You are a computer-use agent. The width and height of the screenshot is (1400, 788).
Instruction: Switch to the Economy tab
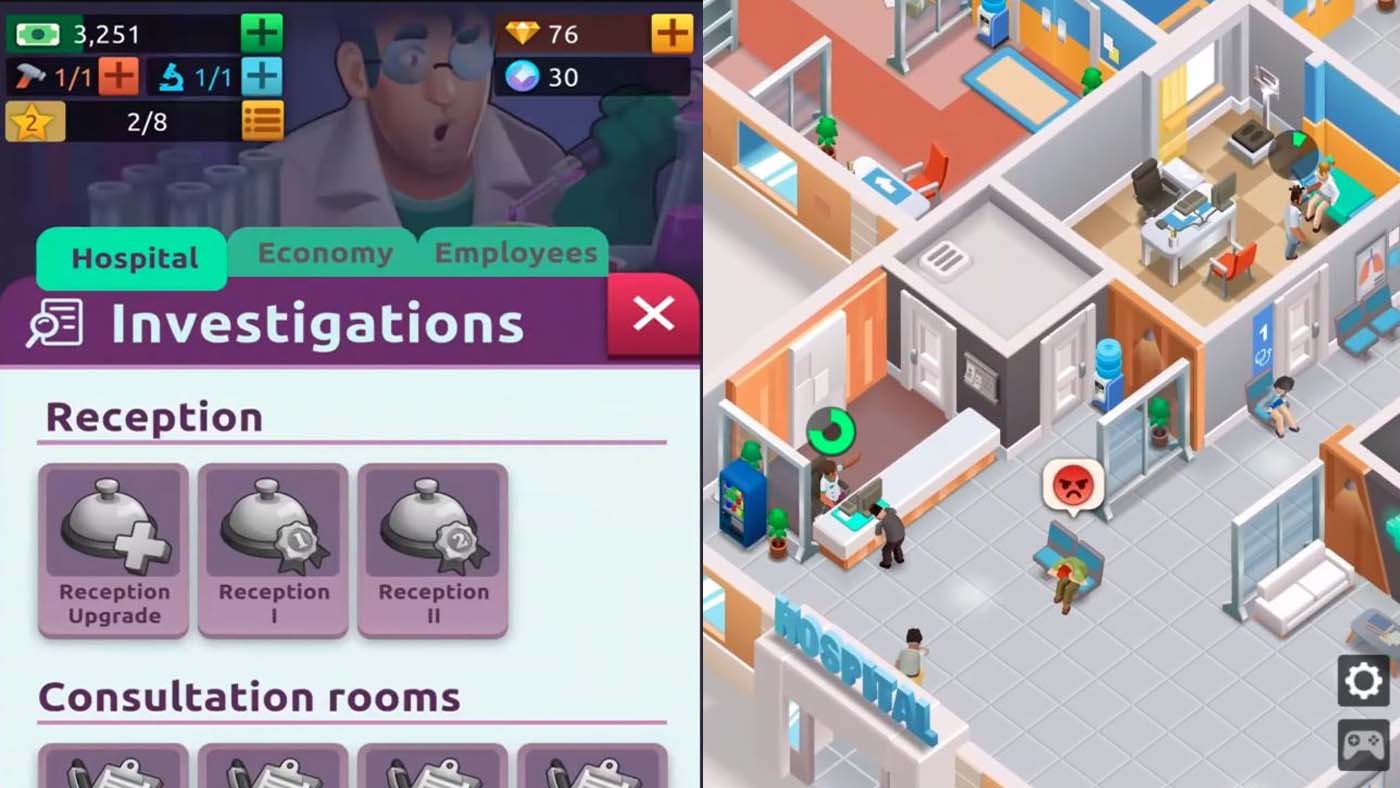pos(323,253)
